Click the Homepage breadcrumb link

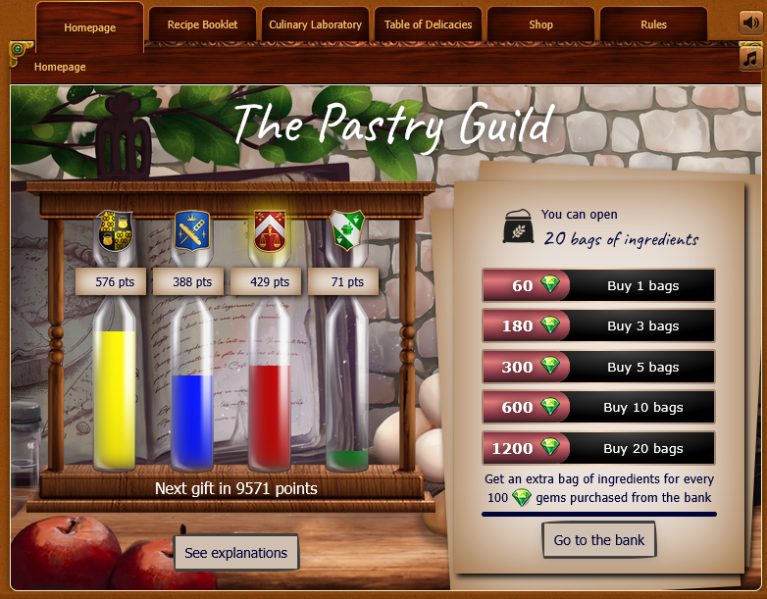tap(60, 67)
